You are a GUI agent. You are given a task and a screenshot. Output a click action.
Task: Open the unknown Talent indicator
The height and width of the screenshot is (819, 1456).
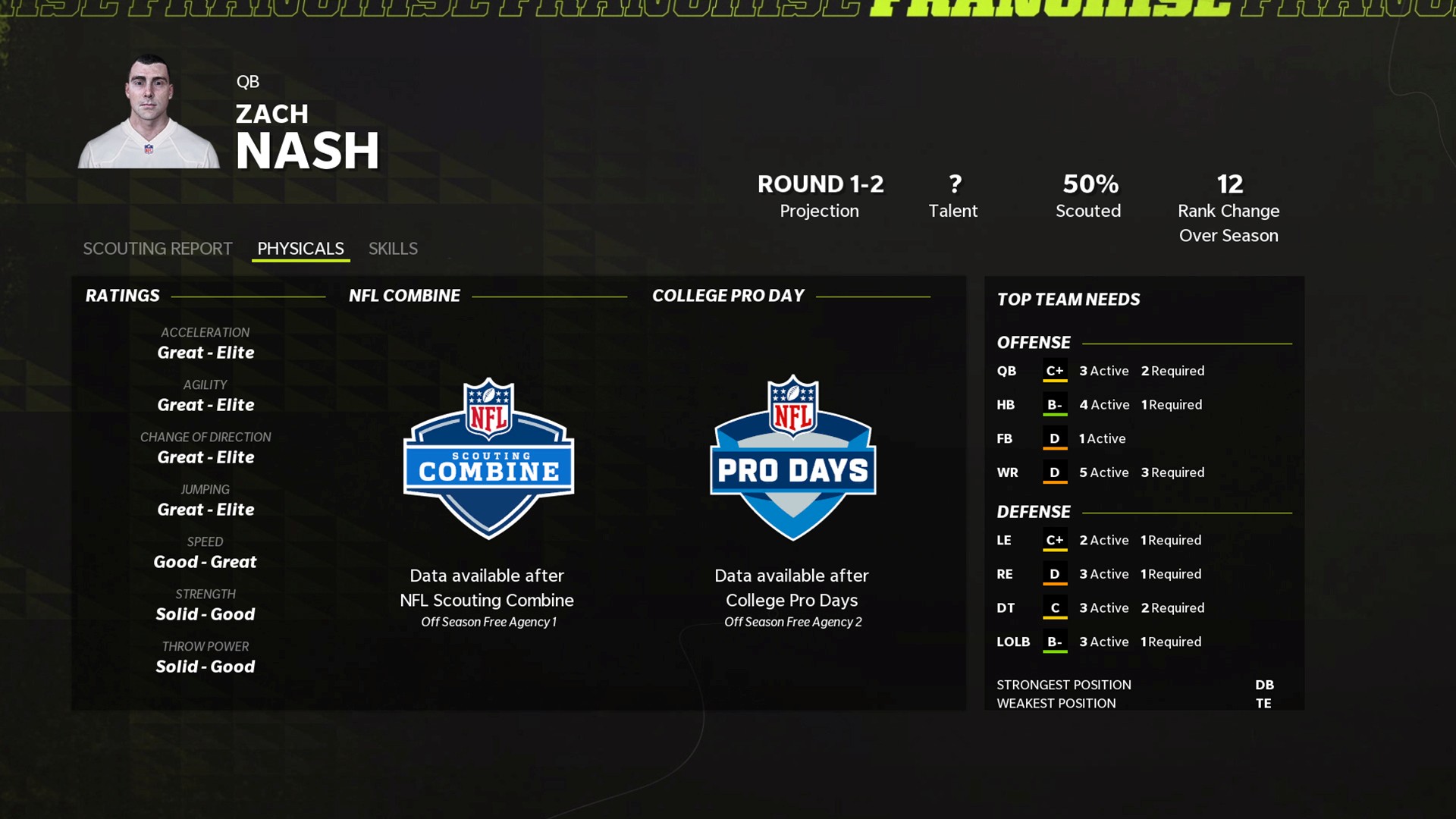click(x=953, y=194)
